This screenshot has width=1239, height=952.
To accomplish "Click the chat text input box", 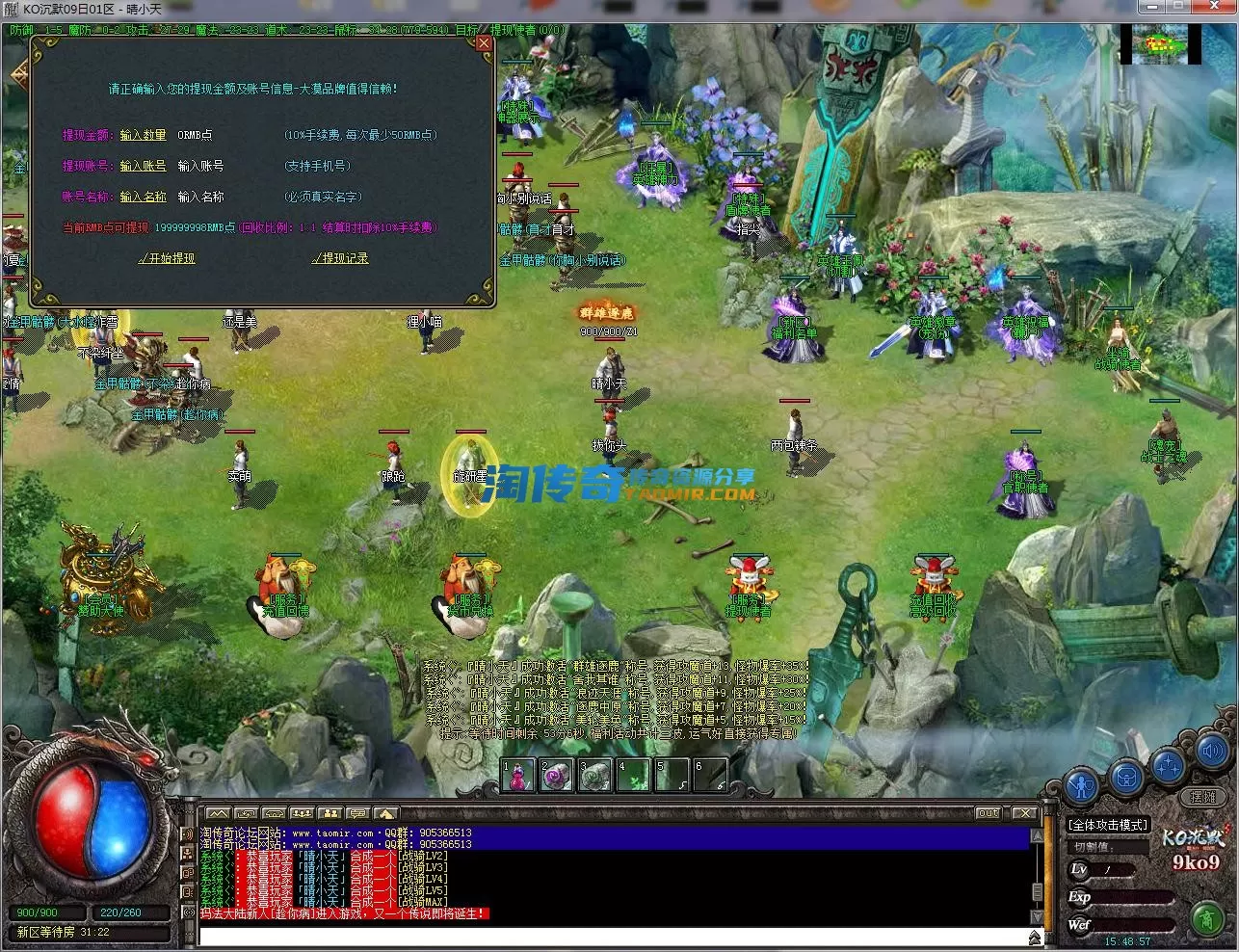I will [612, 936].
